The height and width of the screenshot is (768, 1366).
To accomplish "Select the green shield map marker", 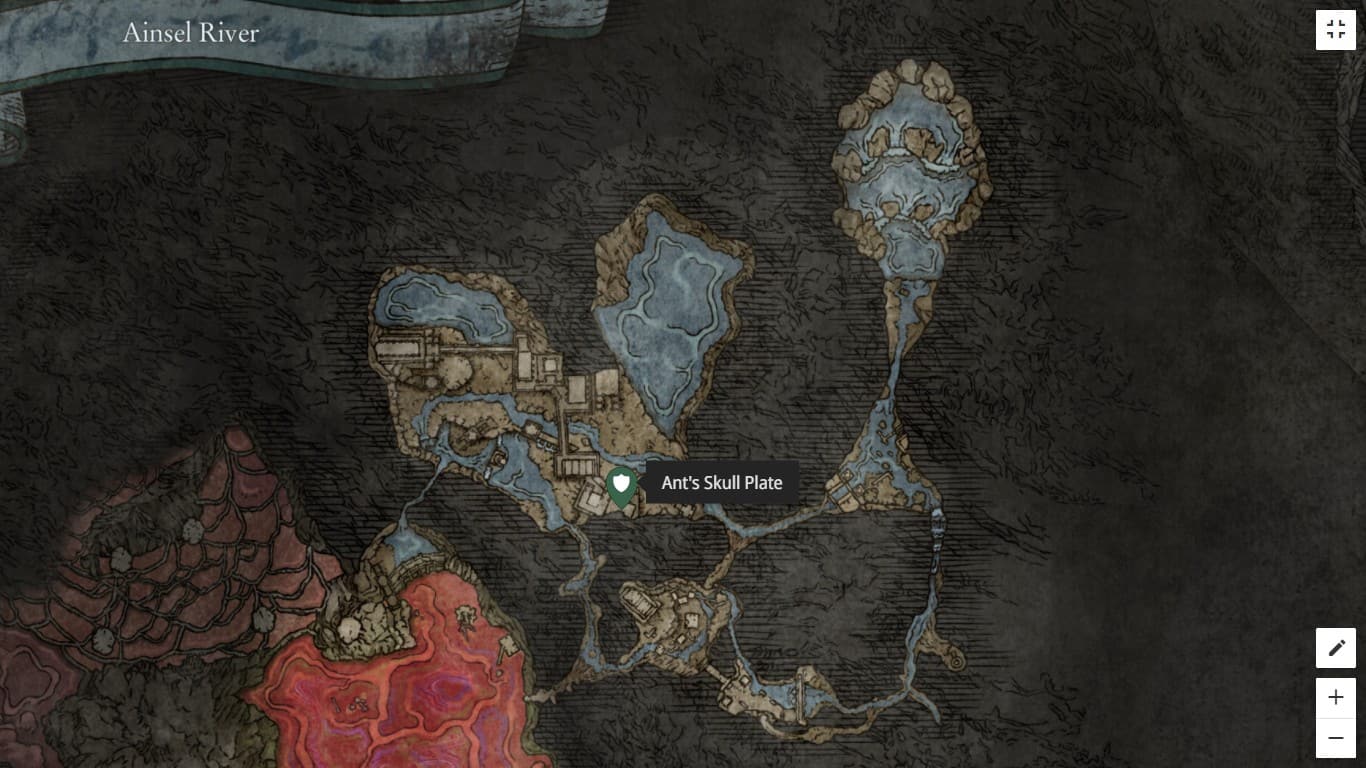I will pyautogui.click(x=622, y=487).
